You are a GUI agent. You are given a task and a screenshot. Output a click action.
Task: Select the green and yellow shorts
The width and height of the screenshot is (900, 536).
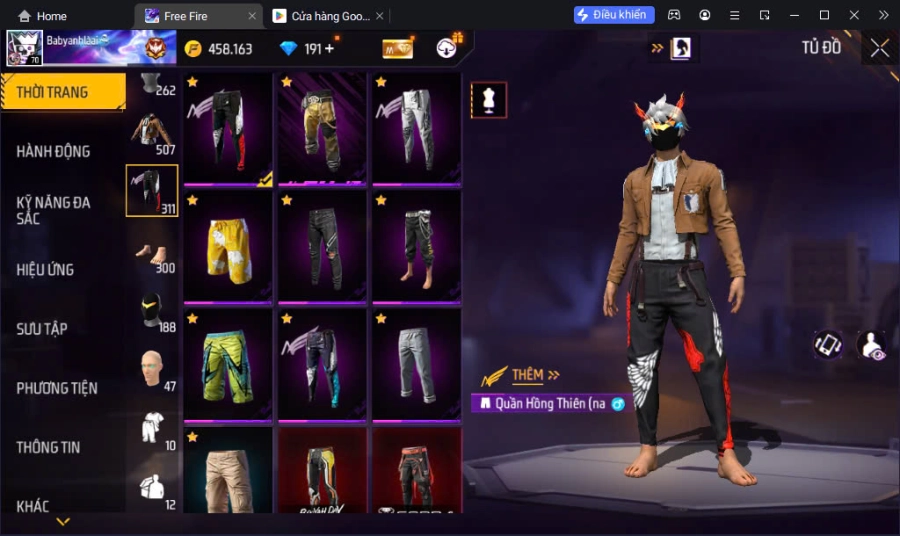pyautogui.click(x=228, y=363)
